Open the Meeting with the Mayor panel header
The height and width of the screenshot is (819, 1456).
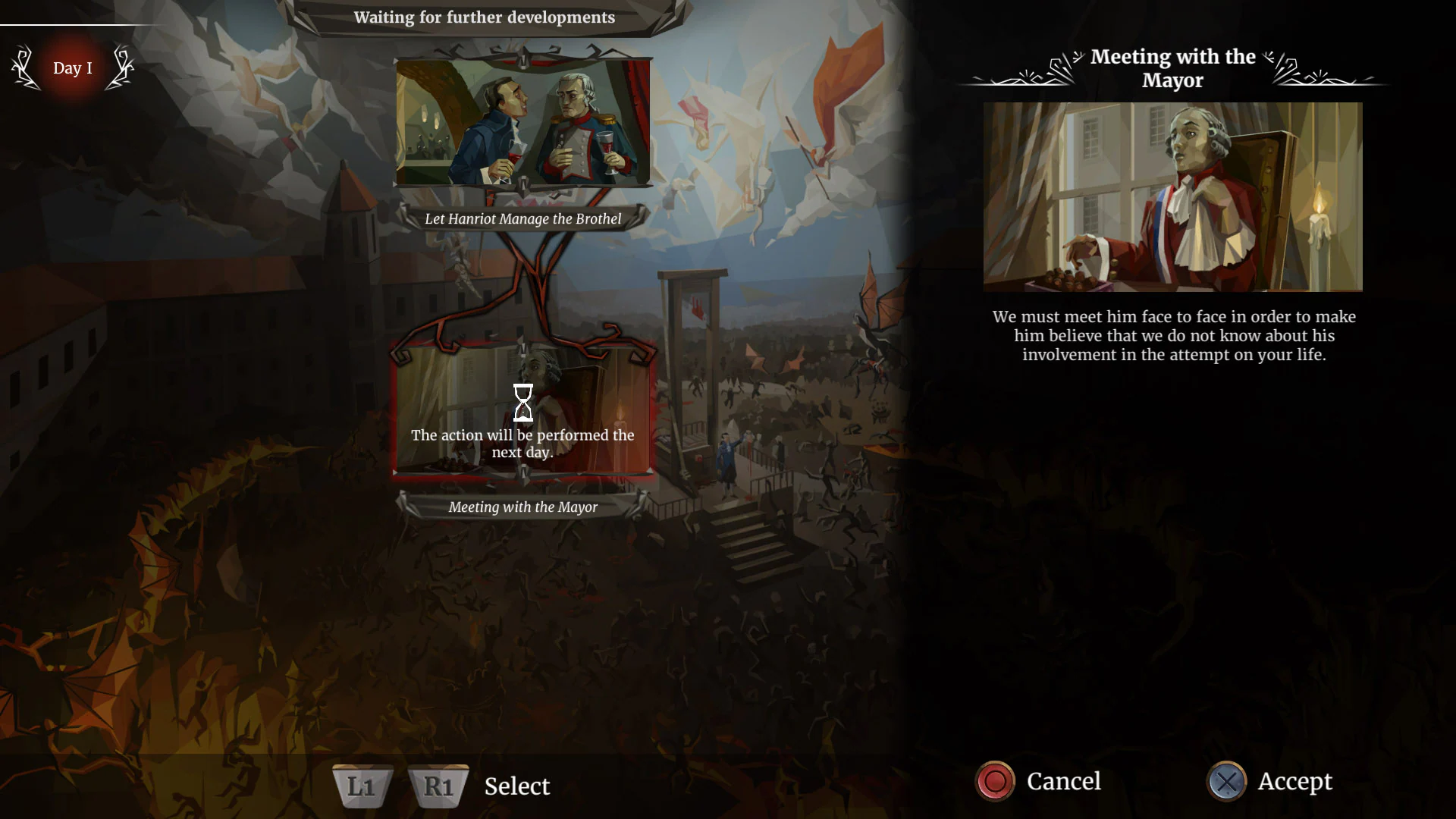(1172, 68)
